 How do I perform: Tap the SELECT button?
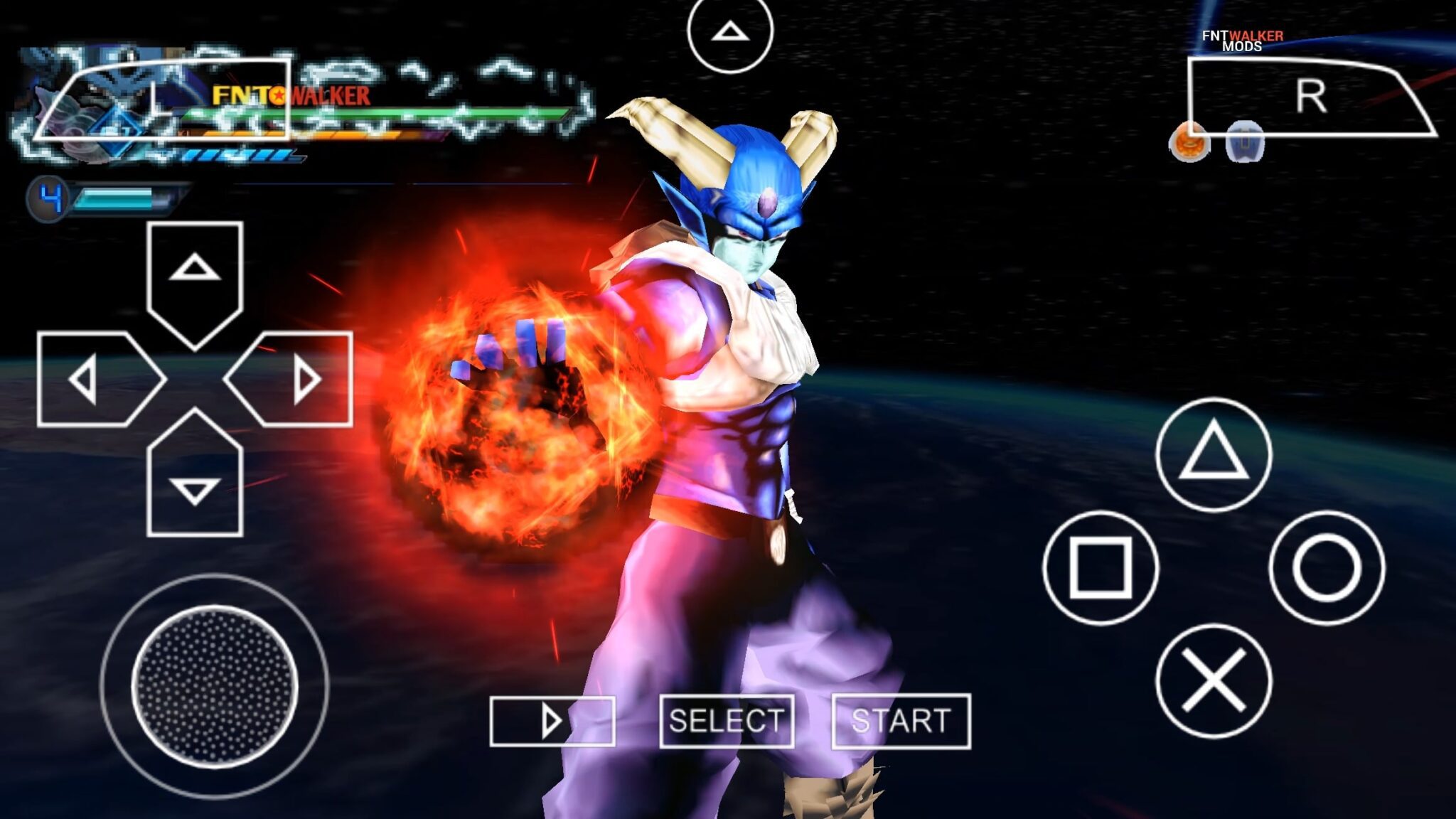click(727, 721)
